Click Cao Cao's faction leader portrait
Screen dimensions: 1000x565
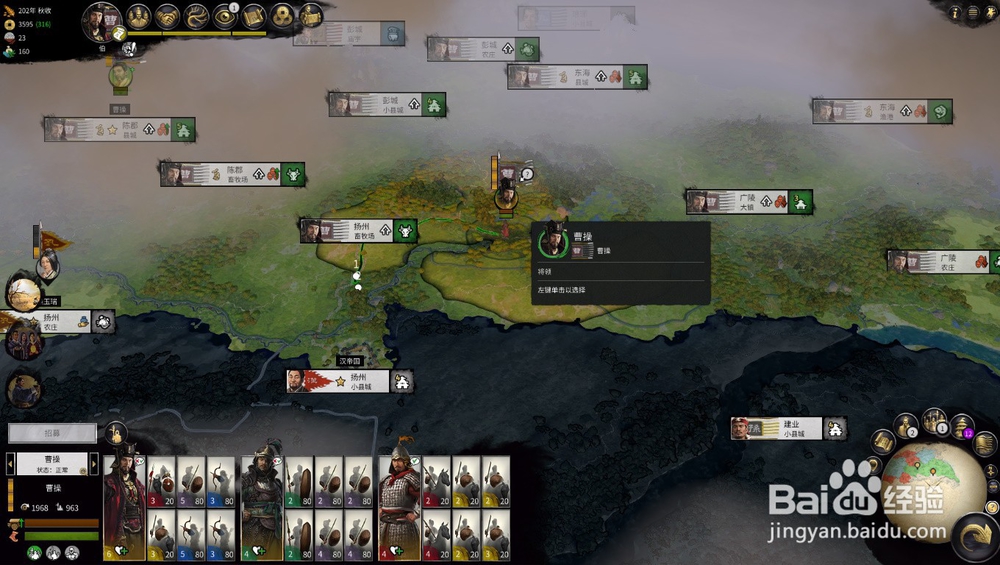(x=101, y=20)
